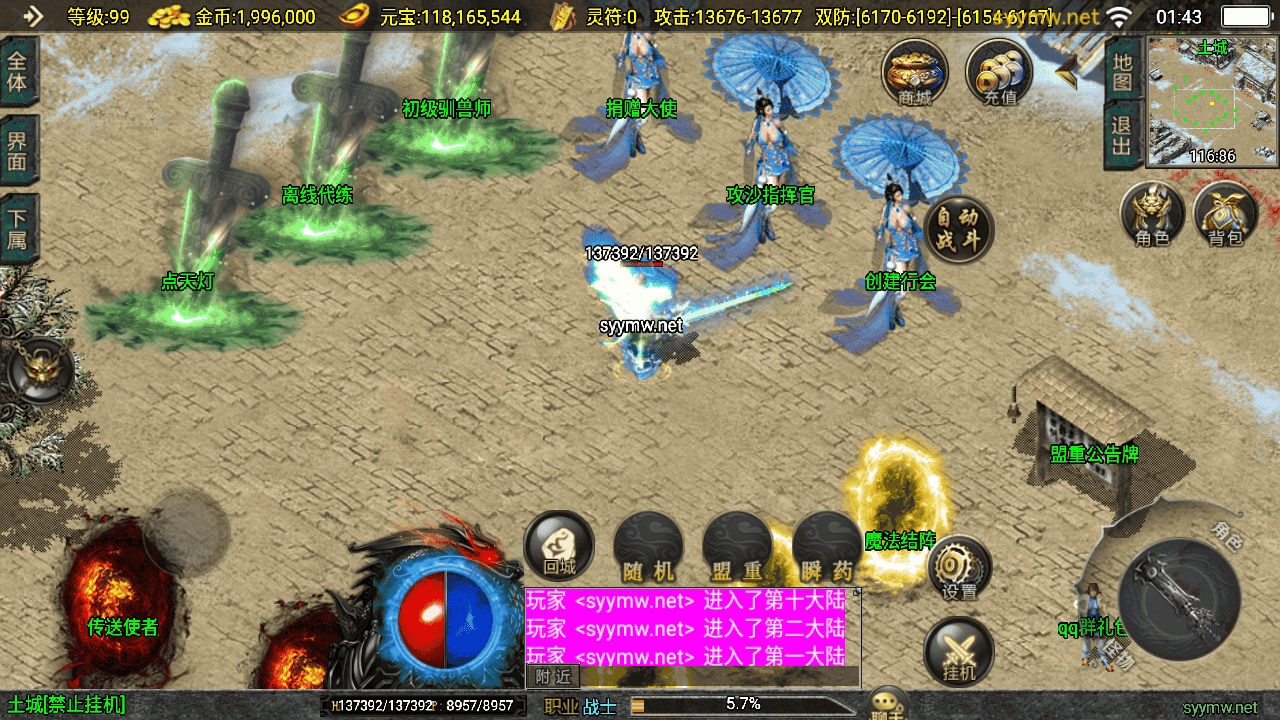Switch to the 下属 side tab
Screen dimensions: 1280x720
(x=18, y=228)
